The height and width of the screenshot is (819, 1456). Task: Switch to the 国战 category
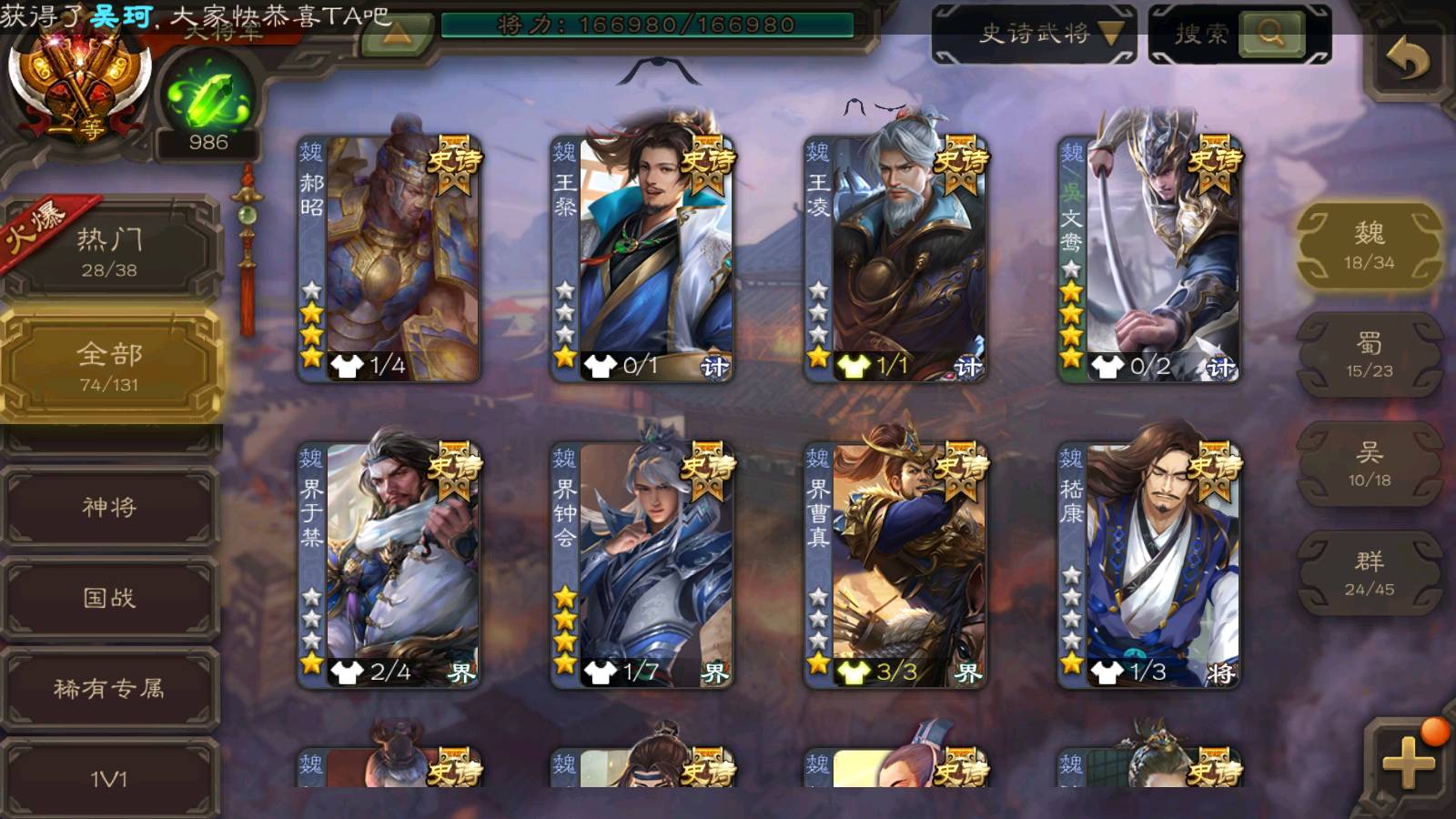109,598
